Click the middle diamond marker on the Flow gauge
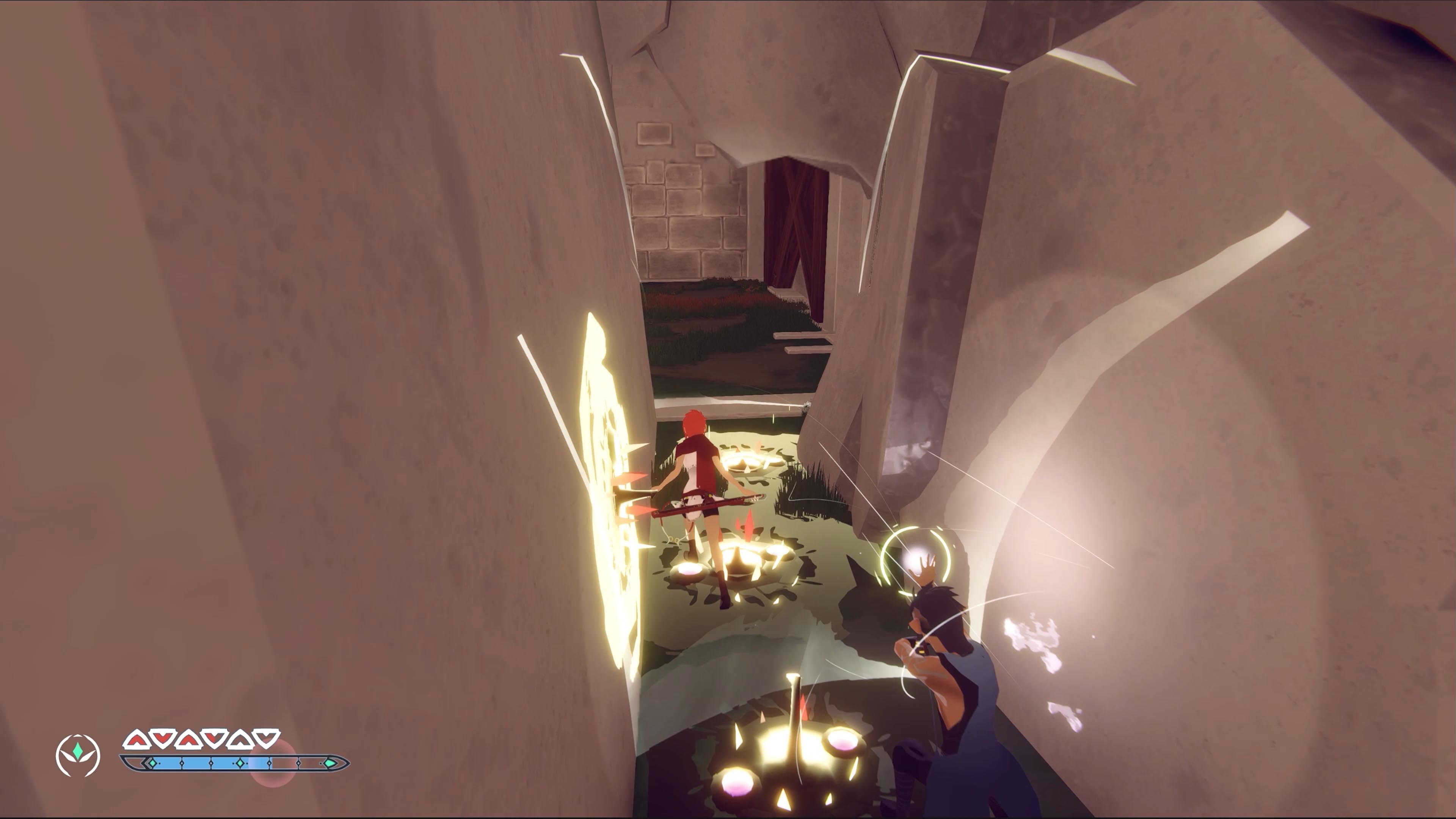 (x=240, y=763)
